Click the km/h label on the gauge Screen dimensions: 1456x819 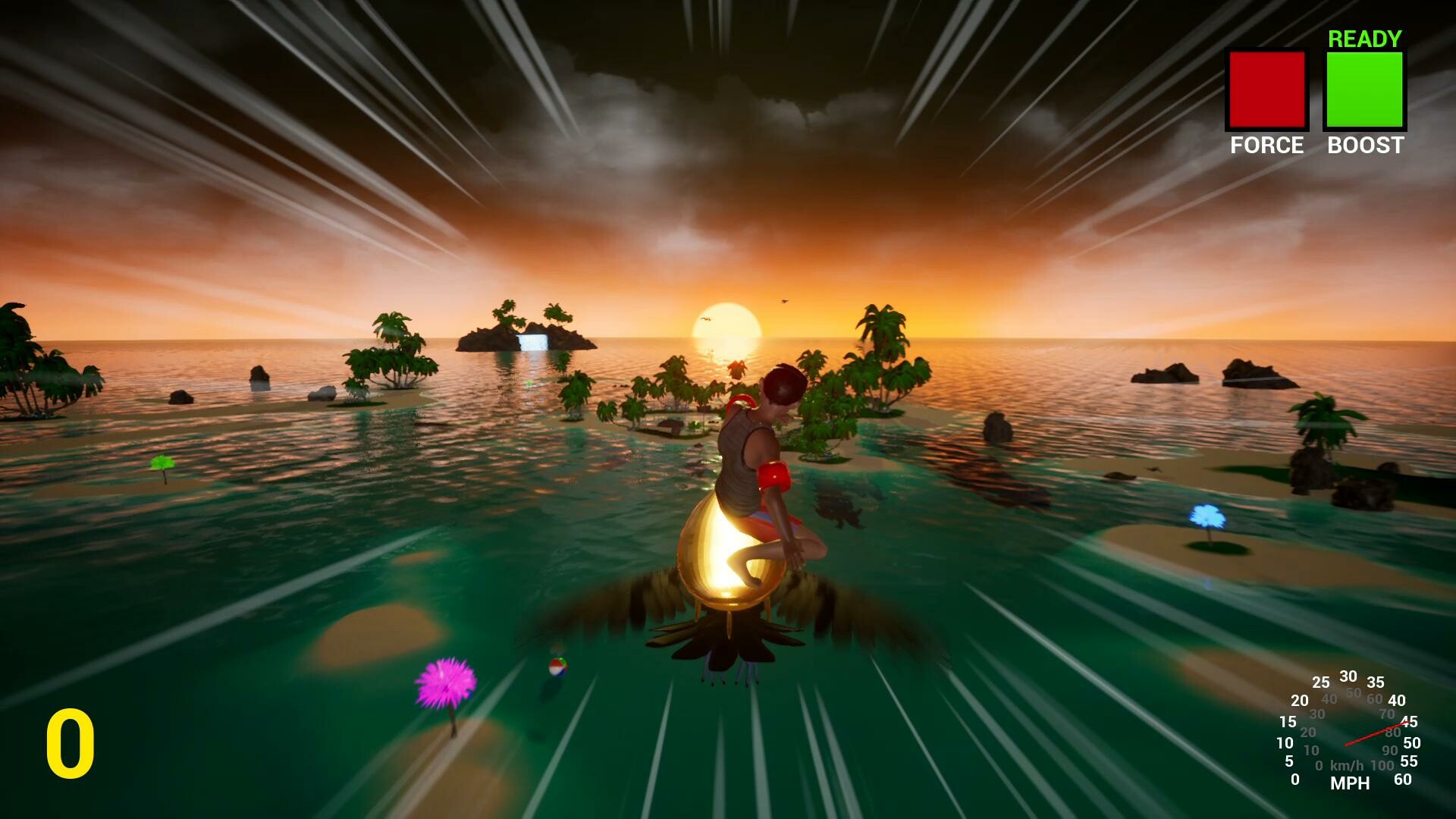(1347, 766)
